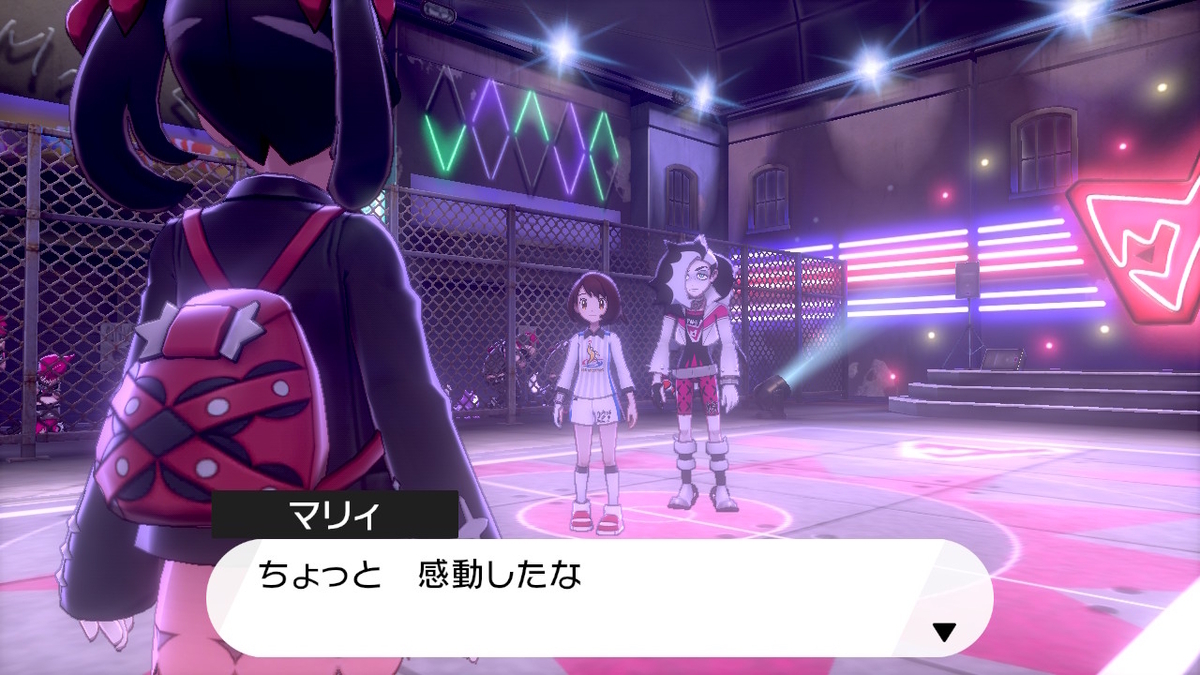1200x675 pixels.
Task: Advance dialogue with the black arrow indicator
Action: (x=943, y=631)
